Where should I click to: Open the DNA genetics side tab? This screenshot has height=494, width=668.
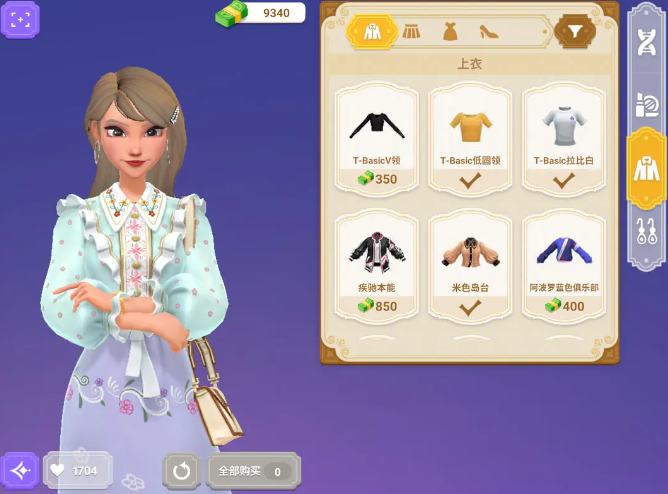646,42
